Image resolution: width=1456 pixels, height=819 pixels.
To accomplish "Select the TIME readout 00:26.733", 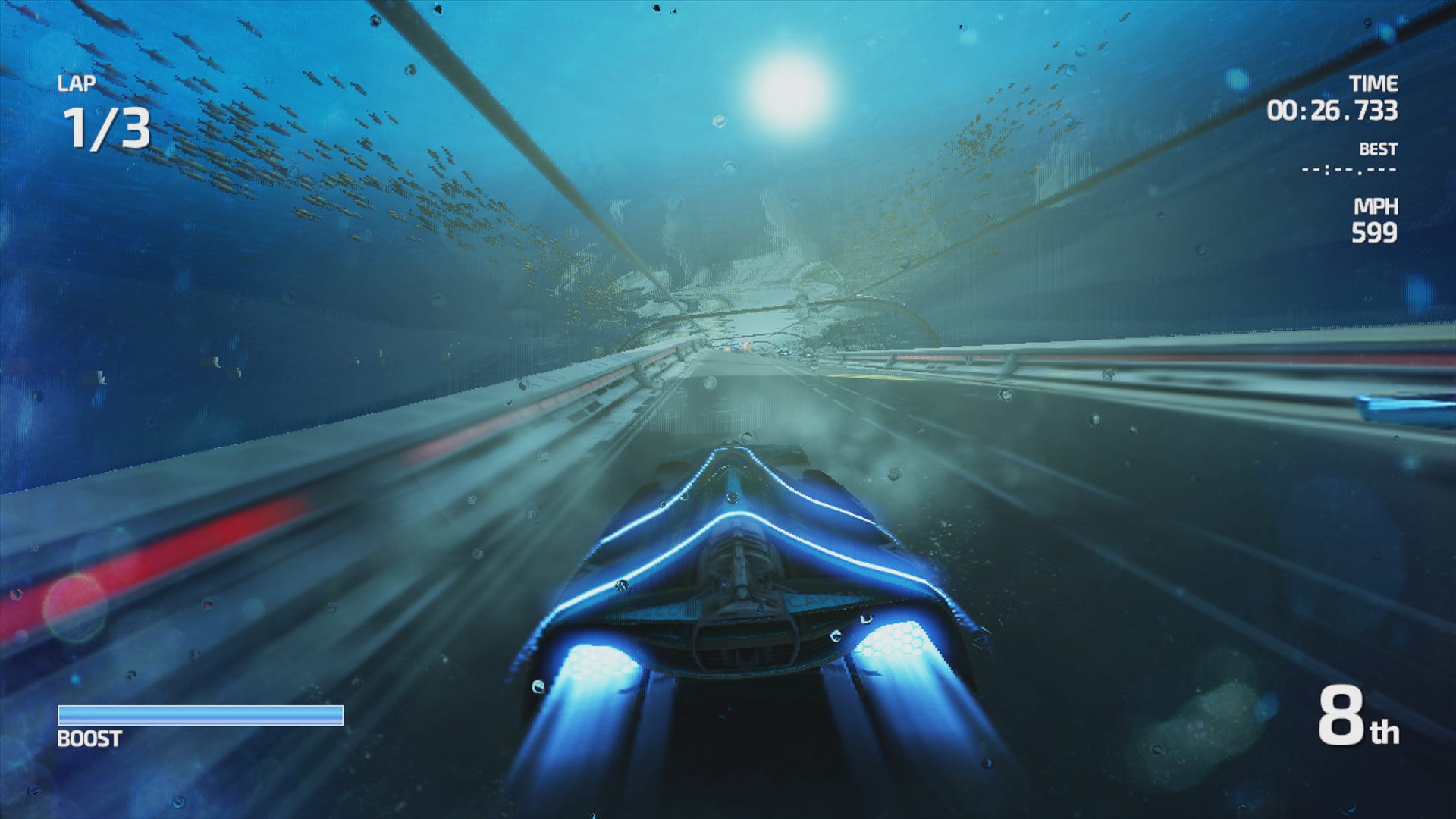I will coord(1335,110).
